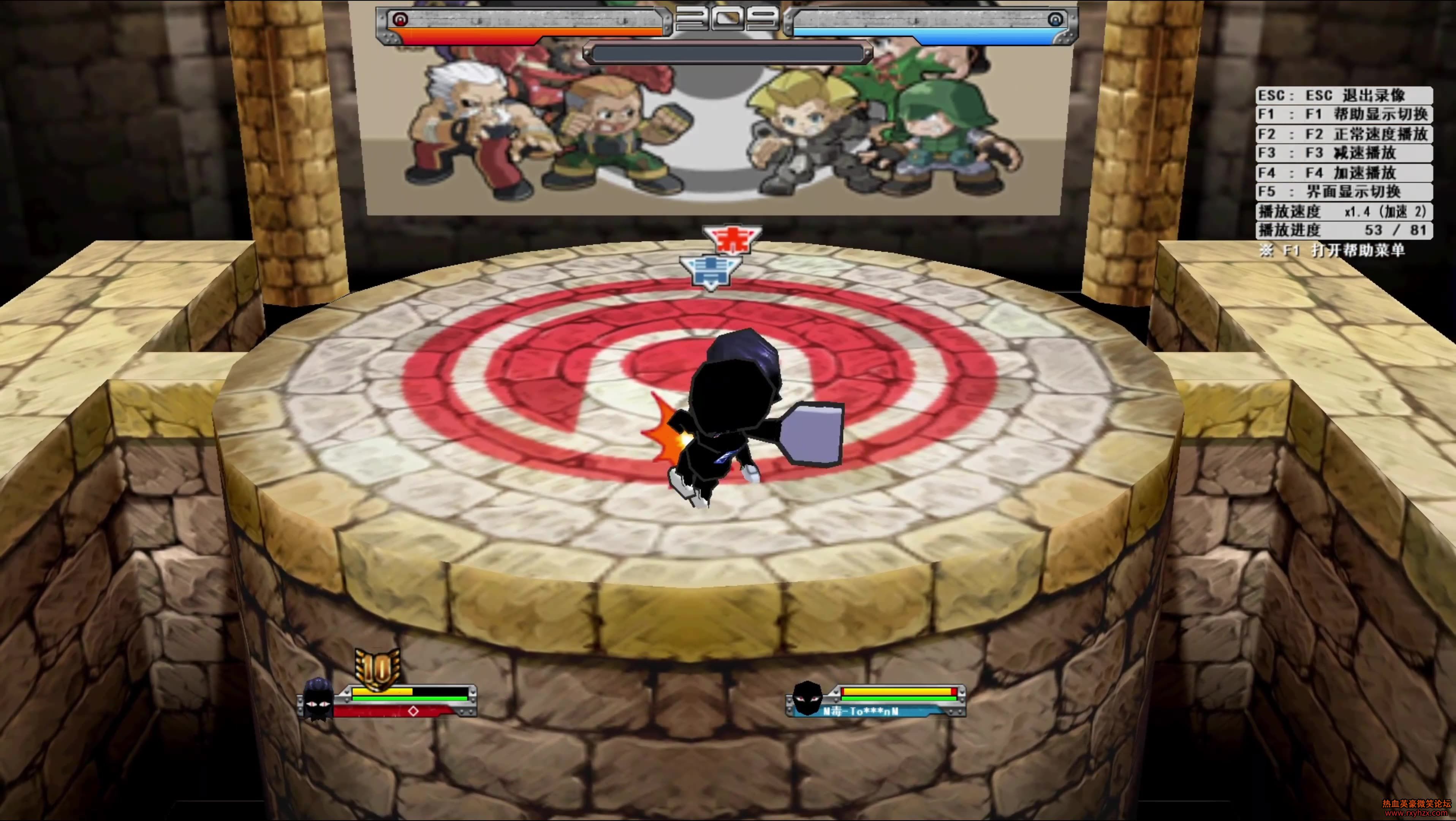This screenshot has width=1456, height=821.
Task: Choose the F2 normal speed playback row
Action: coord(1344,134)
